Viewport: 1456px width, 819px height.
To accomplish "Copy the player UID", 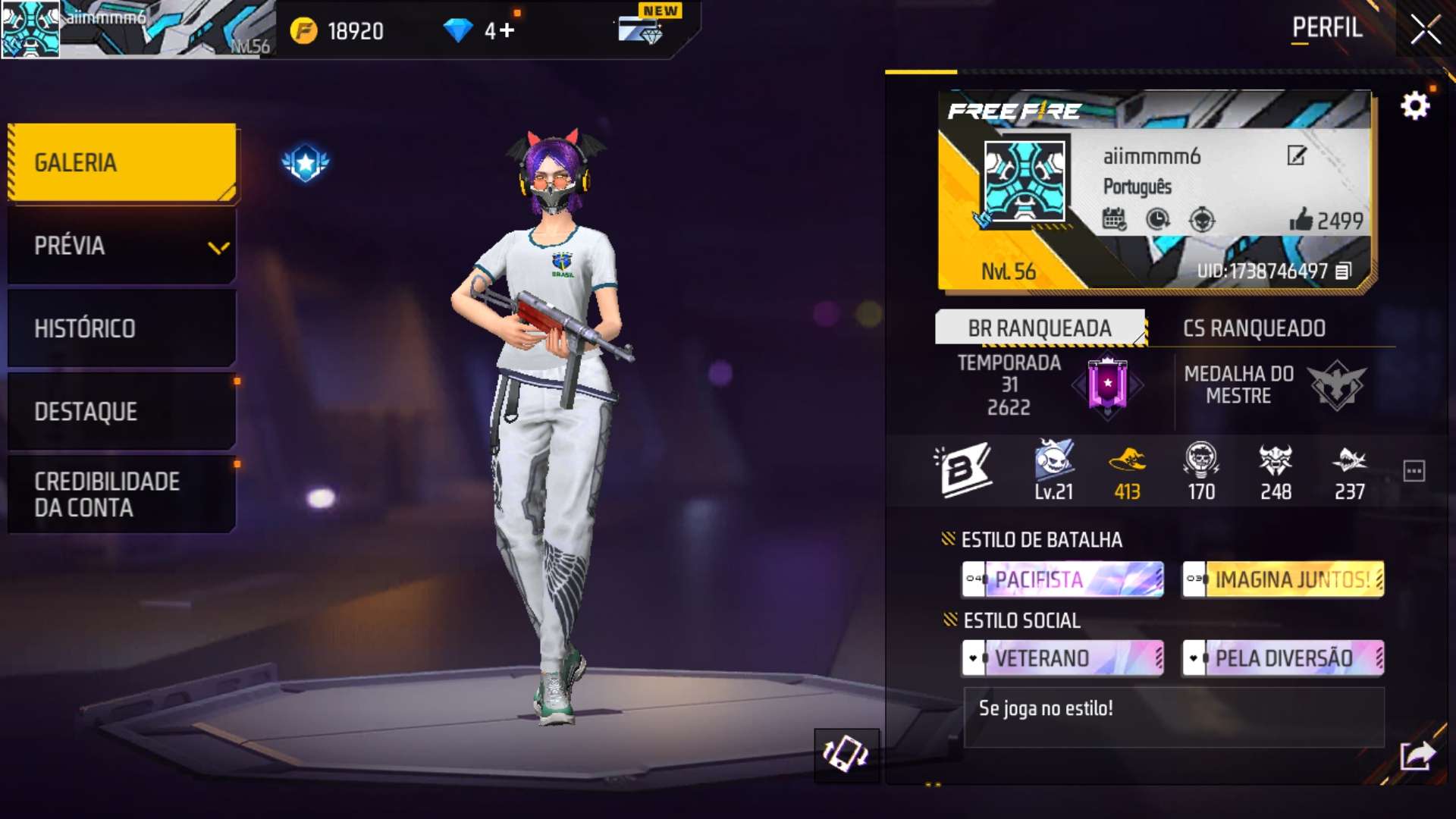I will [x=1343, y=271].
